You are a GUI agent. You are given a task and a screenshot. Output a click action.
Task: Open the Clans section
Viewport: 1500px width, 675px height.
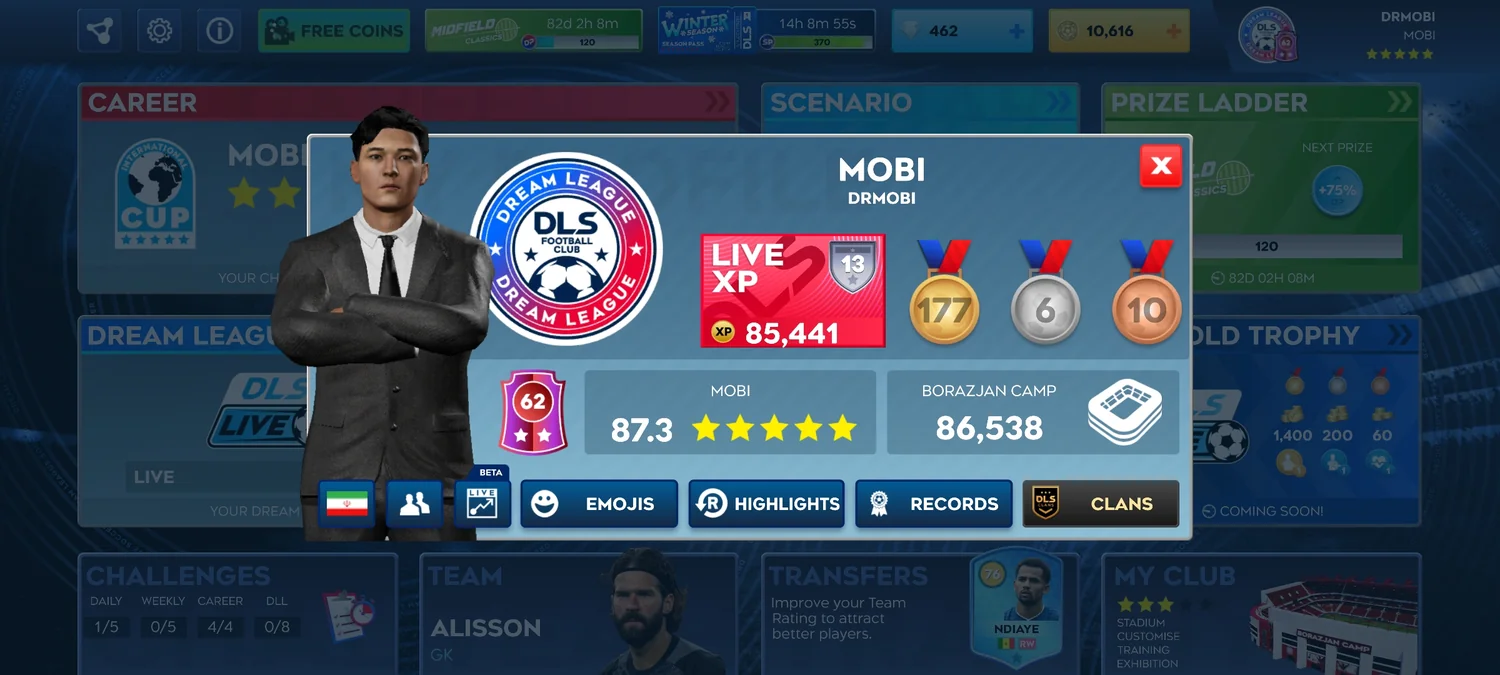1100,504
